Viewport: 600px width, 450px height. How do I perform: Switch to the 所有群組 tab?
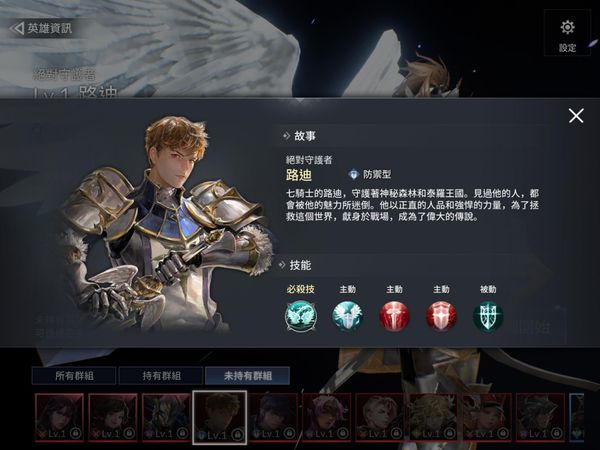click(x=71, y=376)
